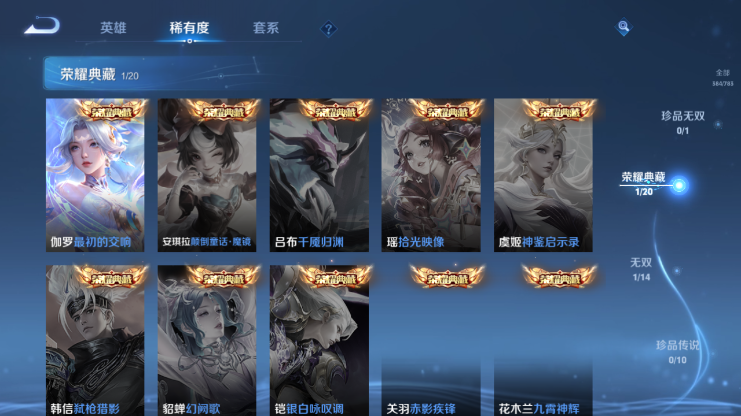The width and height of the screenshot is (741, 416).
Task: Select the 虞姬 神鉴启示录 skin card
Action: pyautogui.click(x=543, y=175)
